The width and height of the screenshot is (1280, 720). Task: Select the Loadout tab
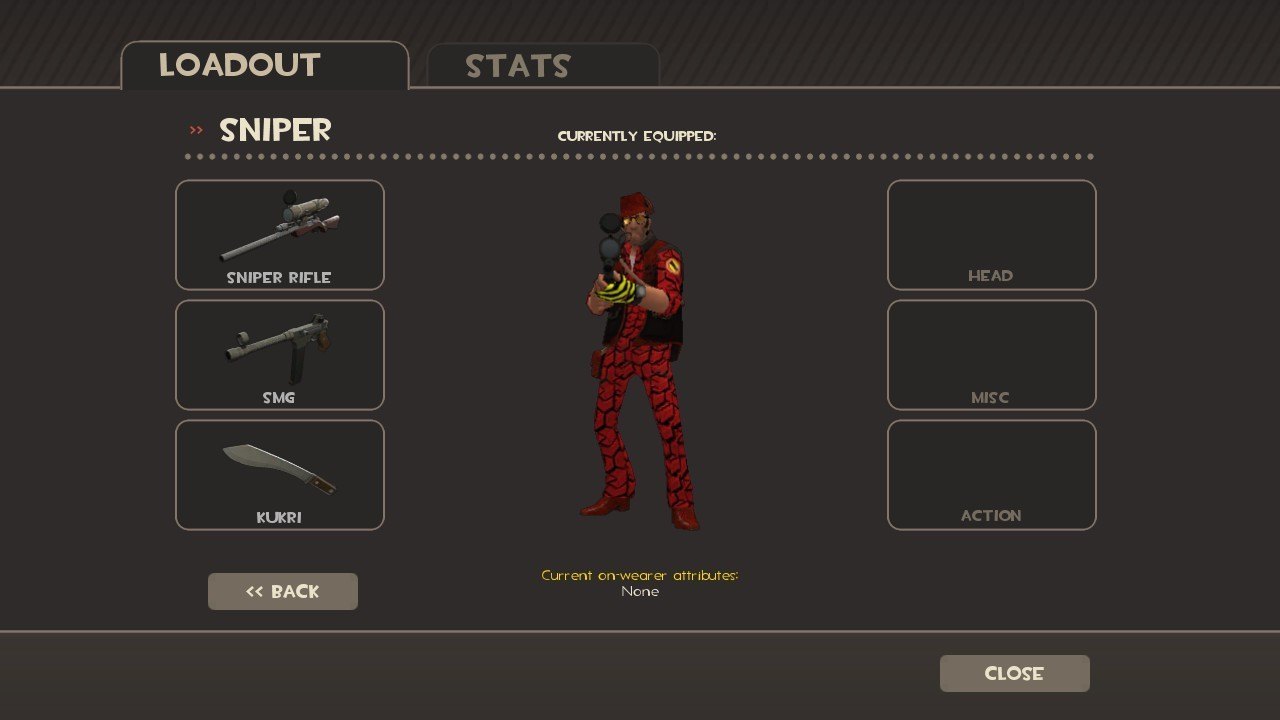(x=264, y=66)
